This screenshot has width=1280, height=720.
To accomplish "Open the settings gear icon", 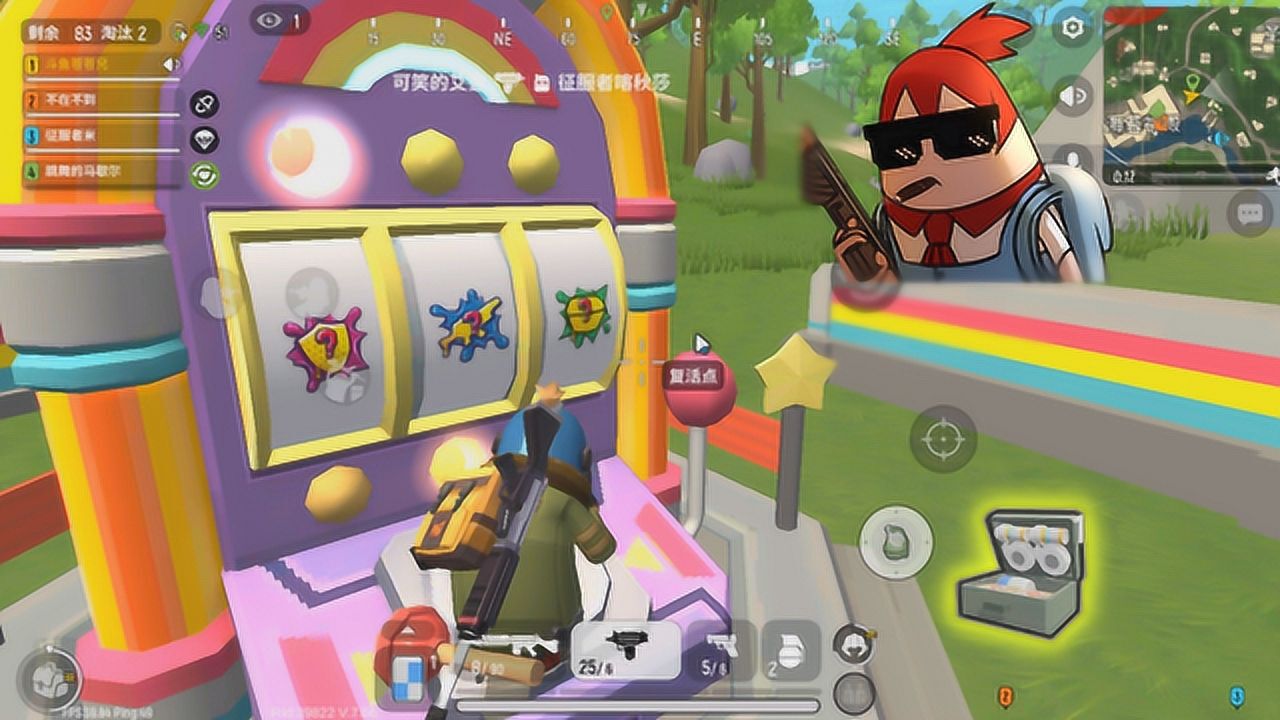I will [x=1073, y=28].
